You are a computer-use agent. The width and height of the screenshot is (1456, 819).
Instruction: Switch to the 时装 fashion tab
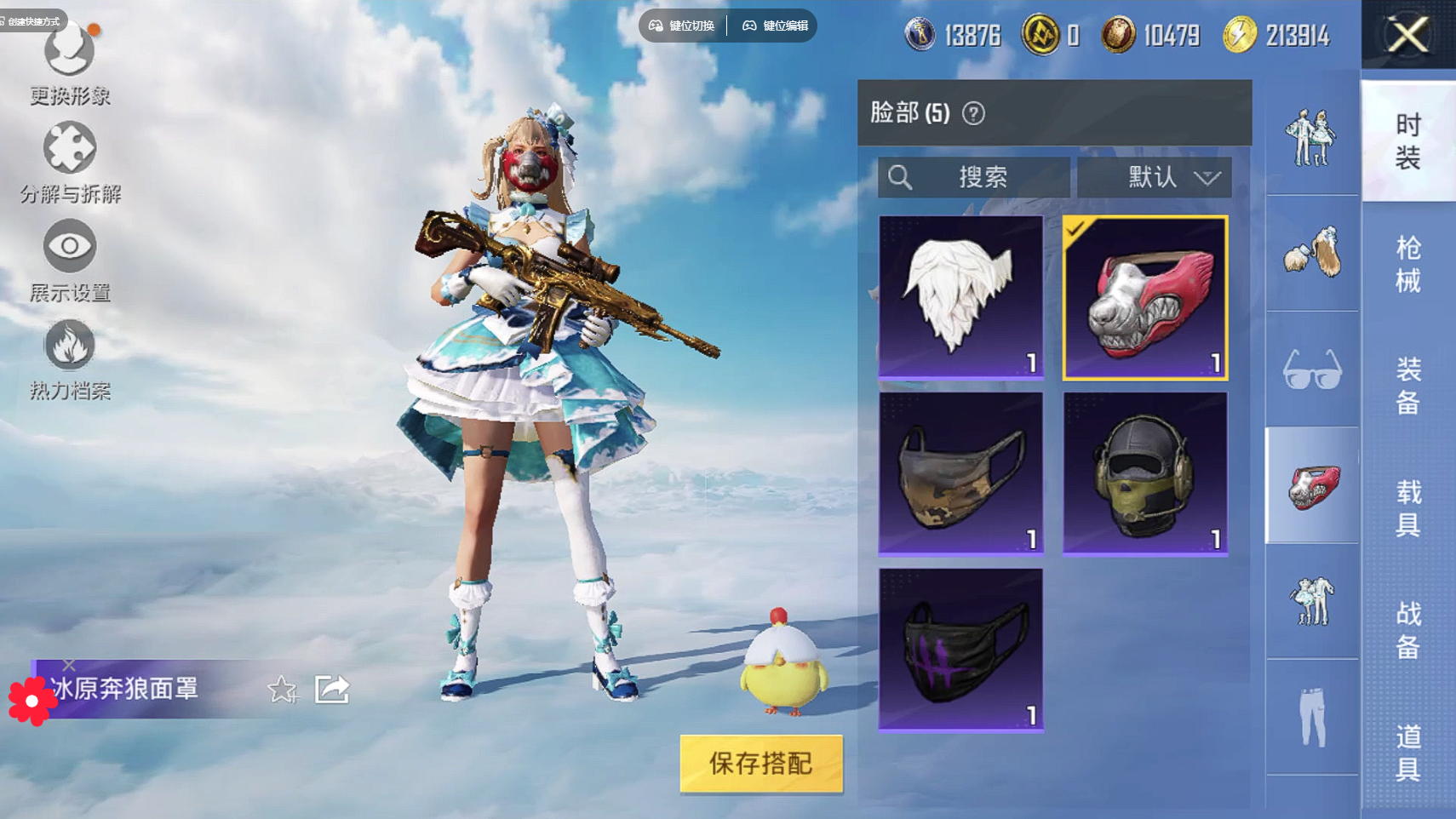1408,141
